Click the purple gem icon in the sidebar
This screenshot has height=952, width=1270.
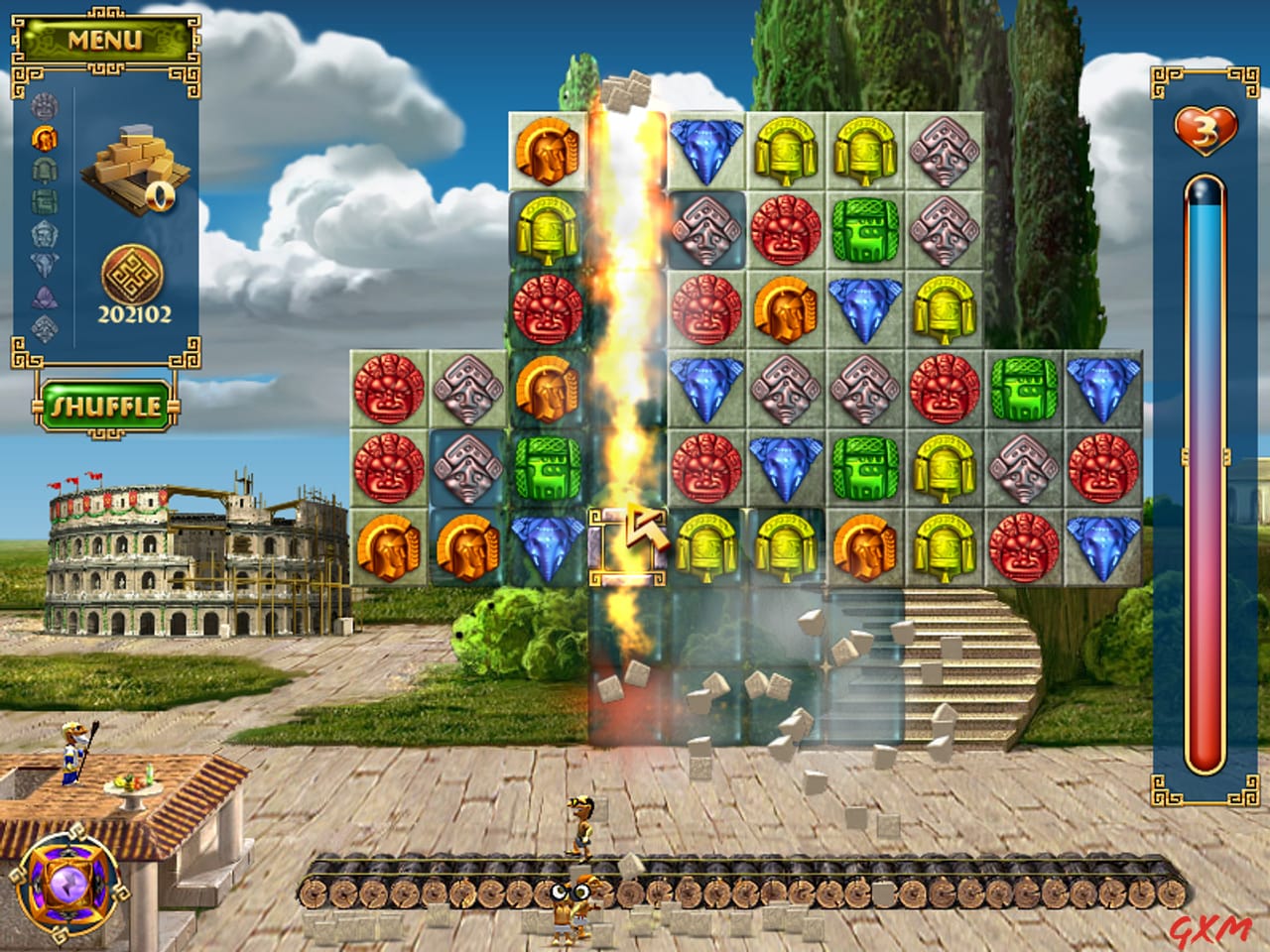[x=45, y=297]
